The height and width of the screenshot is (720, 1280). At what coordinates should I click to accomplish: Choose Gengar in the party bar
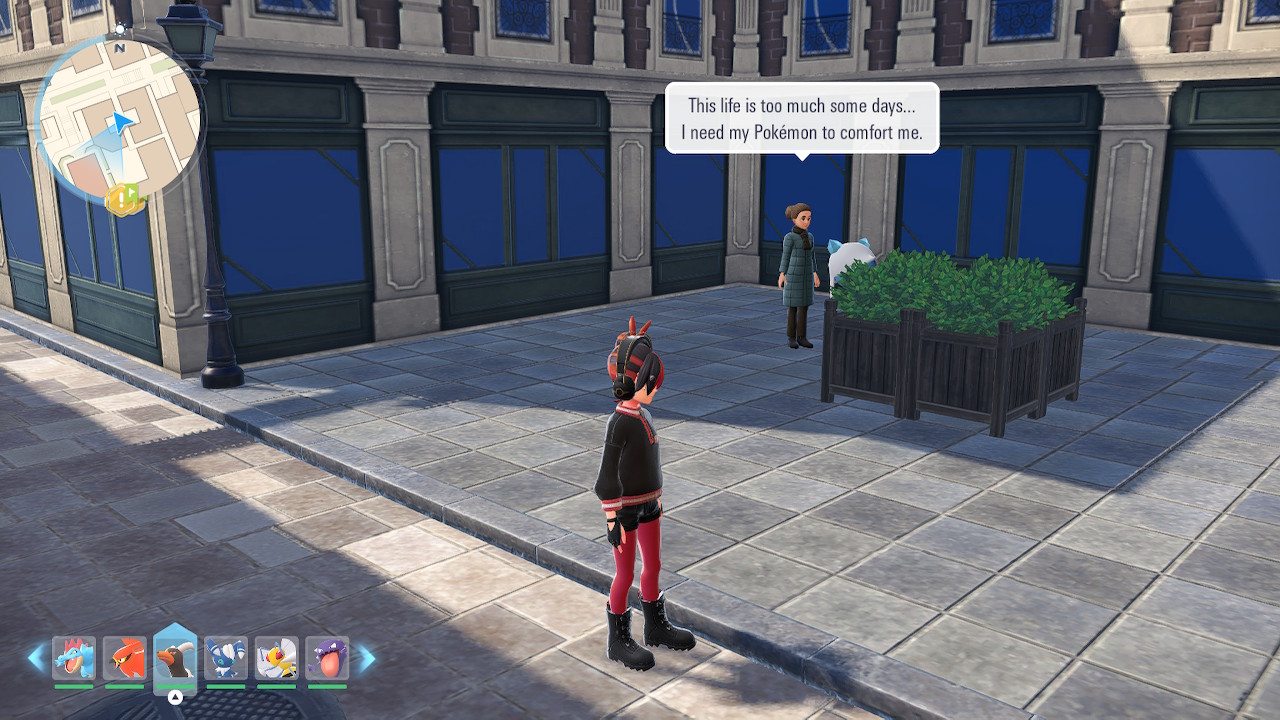coord(327,658)
